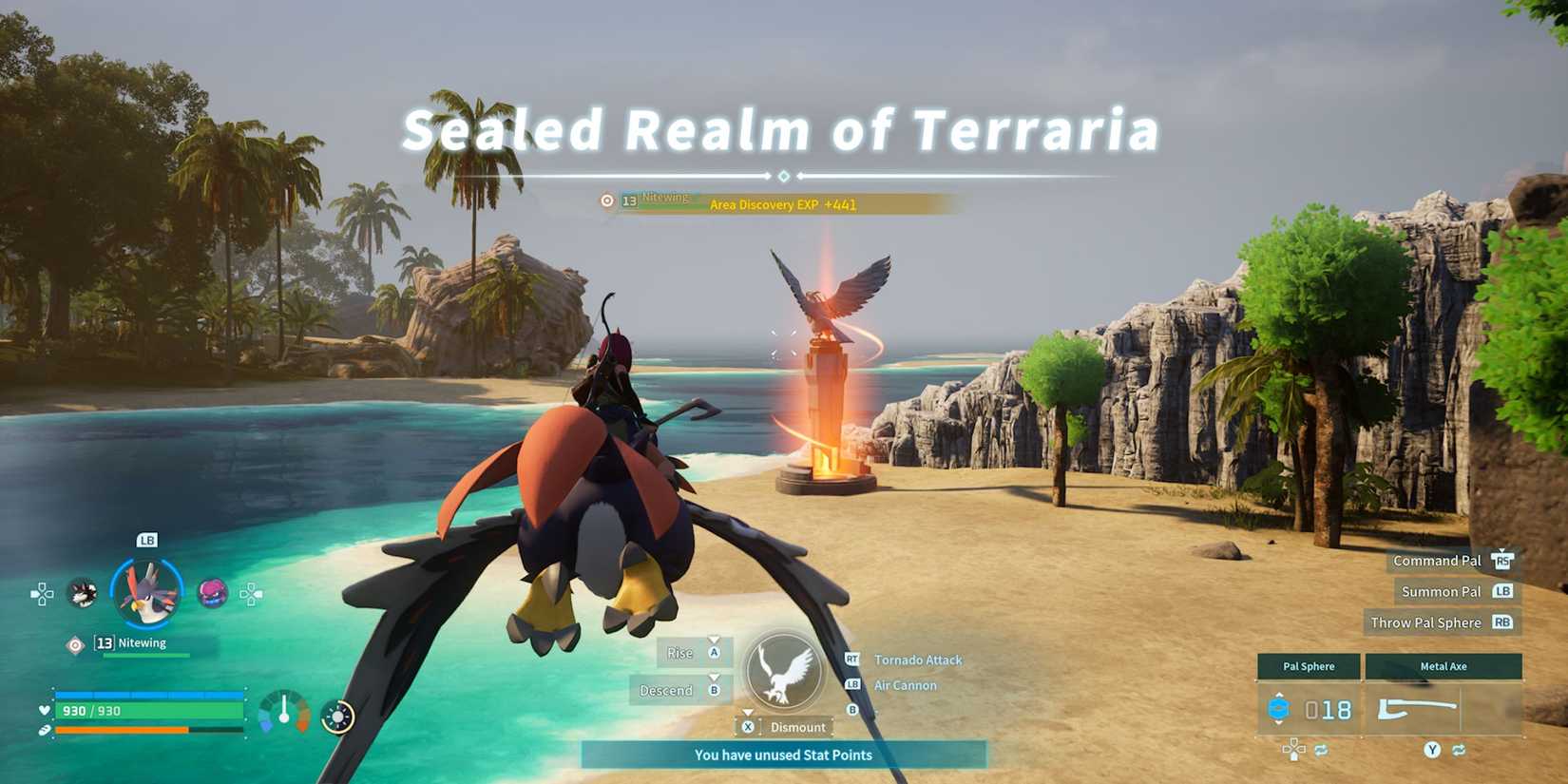Click the down arrow above the Rise prompt
Image resolution: width=1568 pixels, height=784 pixels.
pos(714,641)
